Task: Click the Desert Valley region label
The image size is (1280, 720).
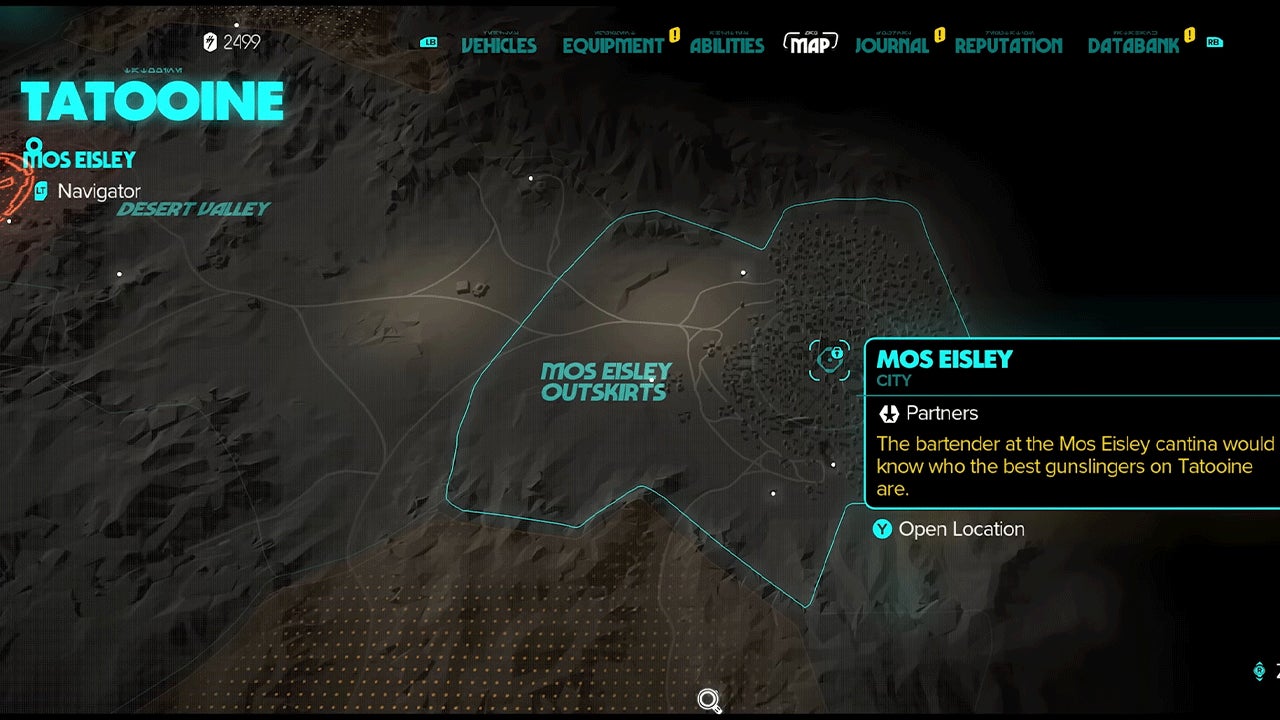Action: tap(193, 209)
